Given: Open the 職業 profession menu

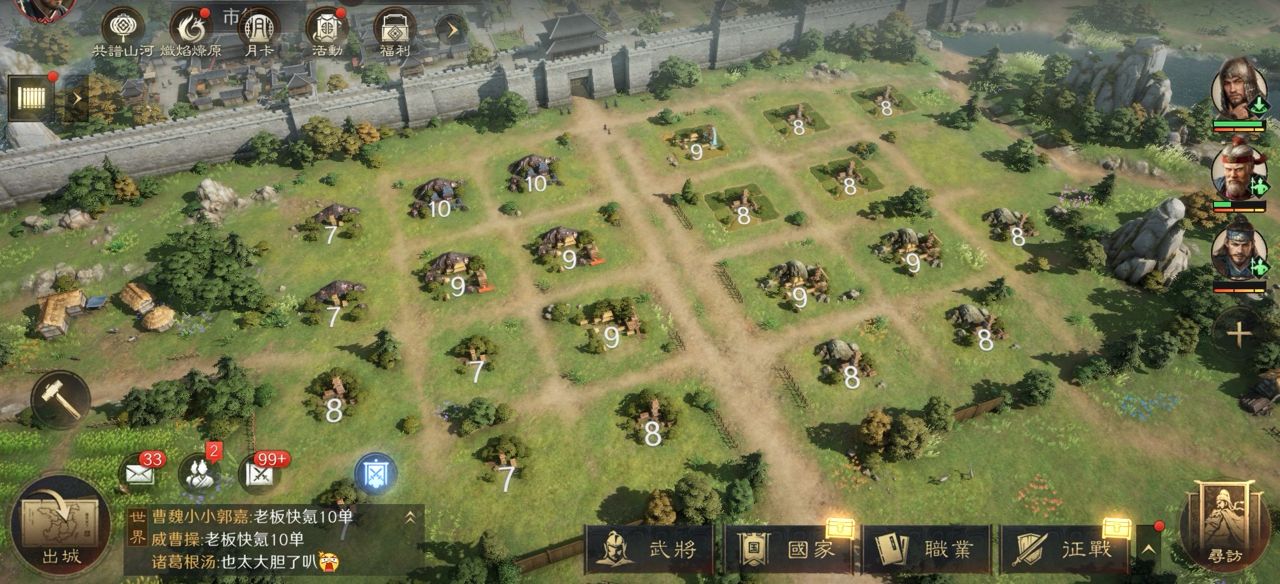Looking at the screenshot, I should coord(928,549).
